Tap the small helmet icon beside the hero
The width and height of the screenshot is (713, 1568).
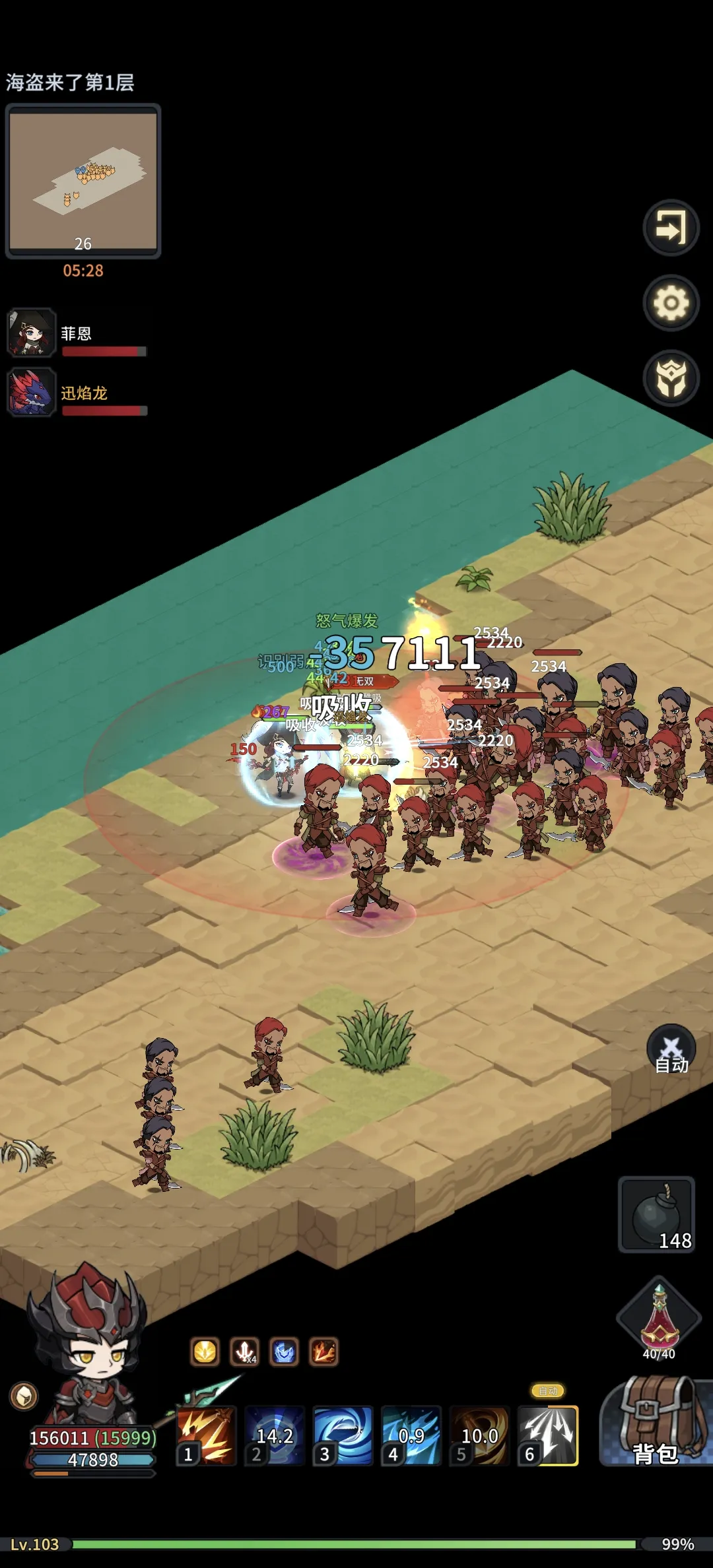point(24,1396)
